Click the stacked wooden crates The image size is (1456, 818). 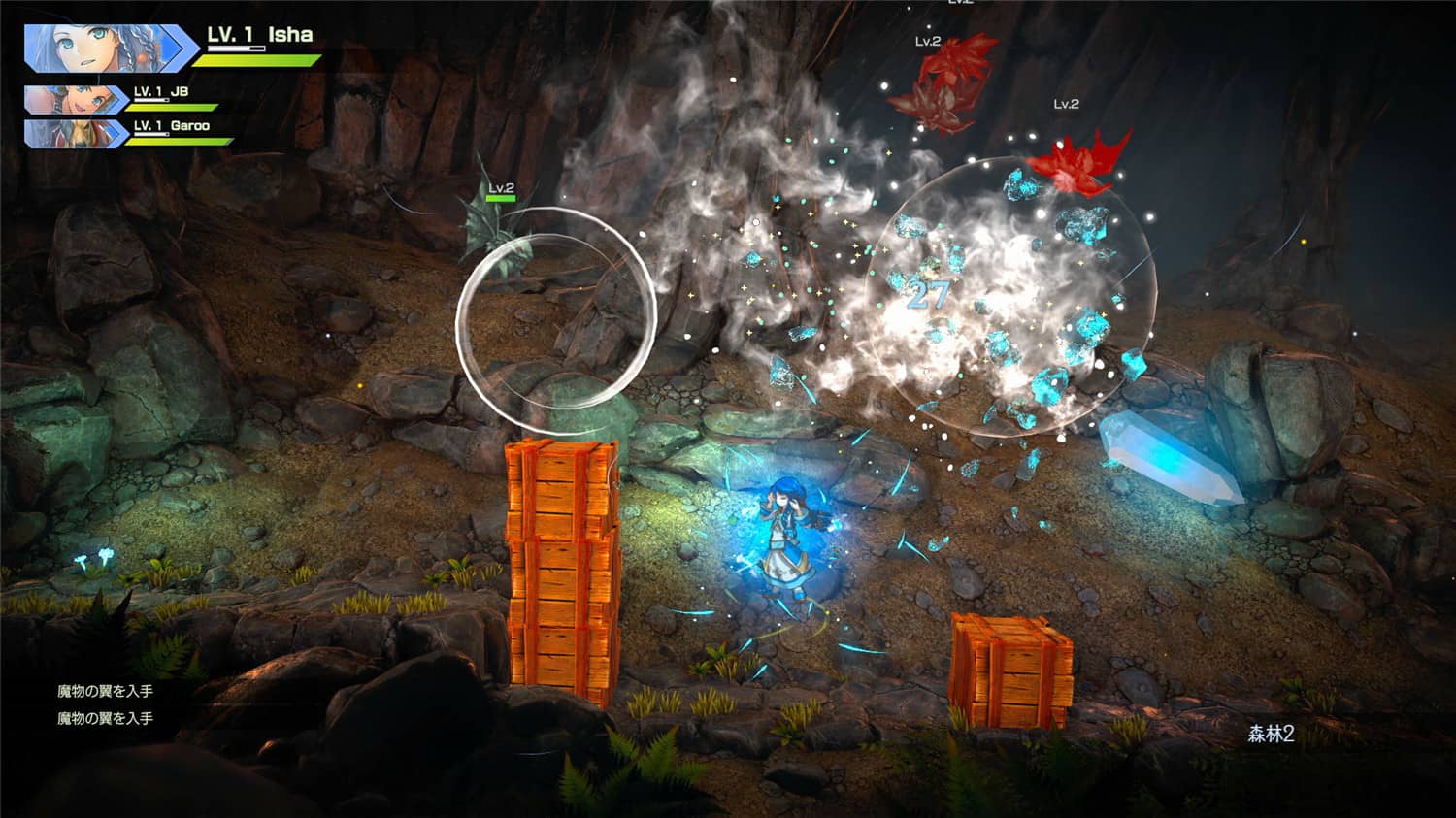point(563,563)
